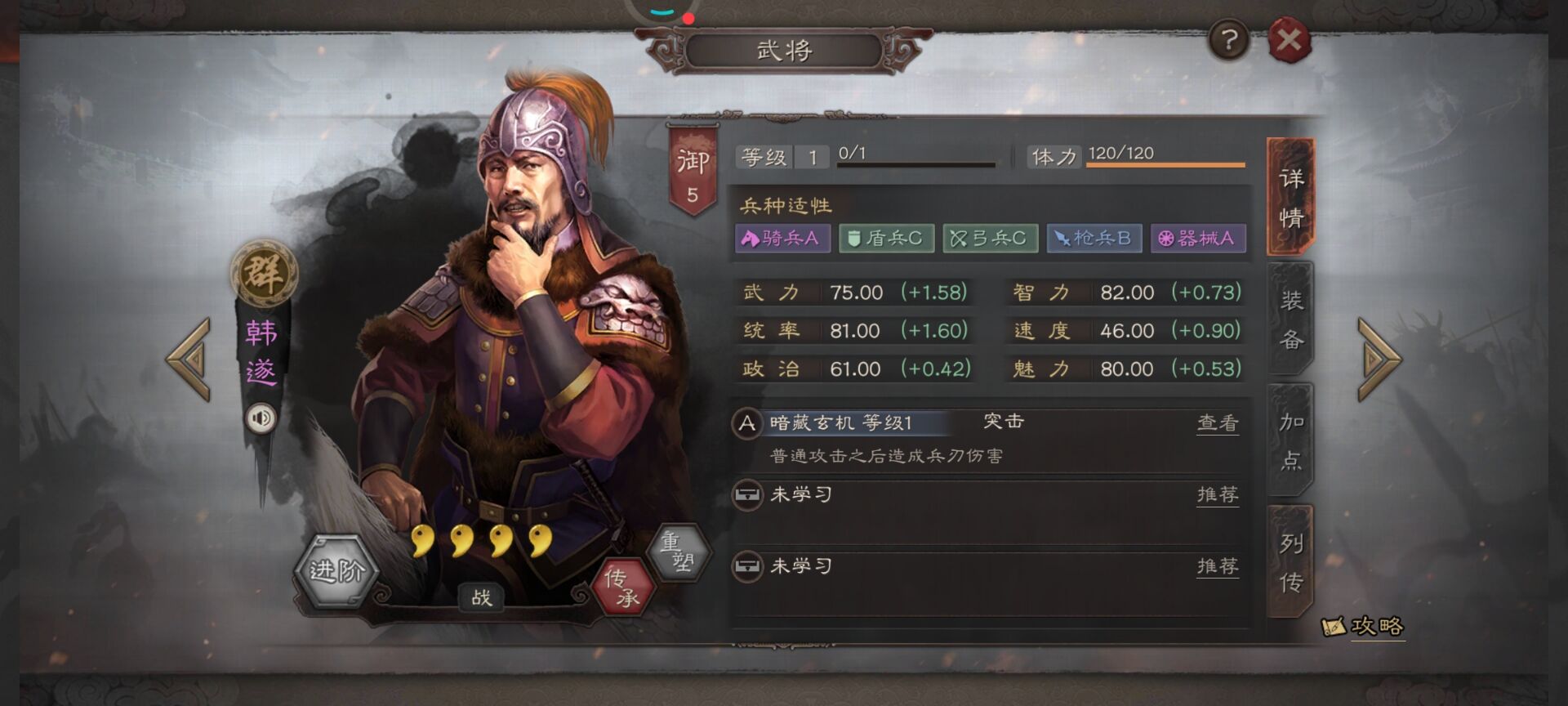
Task: Select the 枪兵B spearman adaptability badge
Action: [x=1094, y=239]
